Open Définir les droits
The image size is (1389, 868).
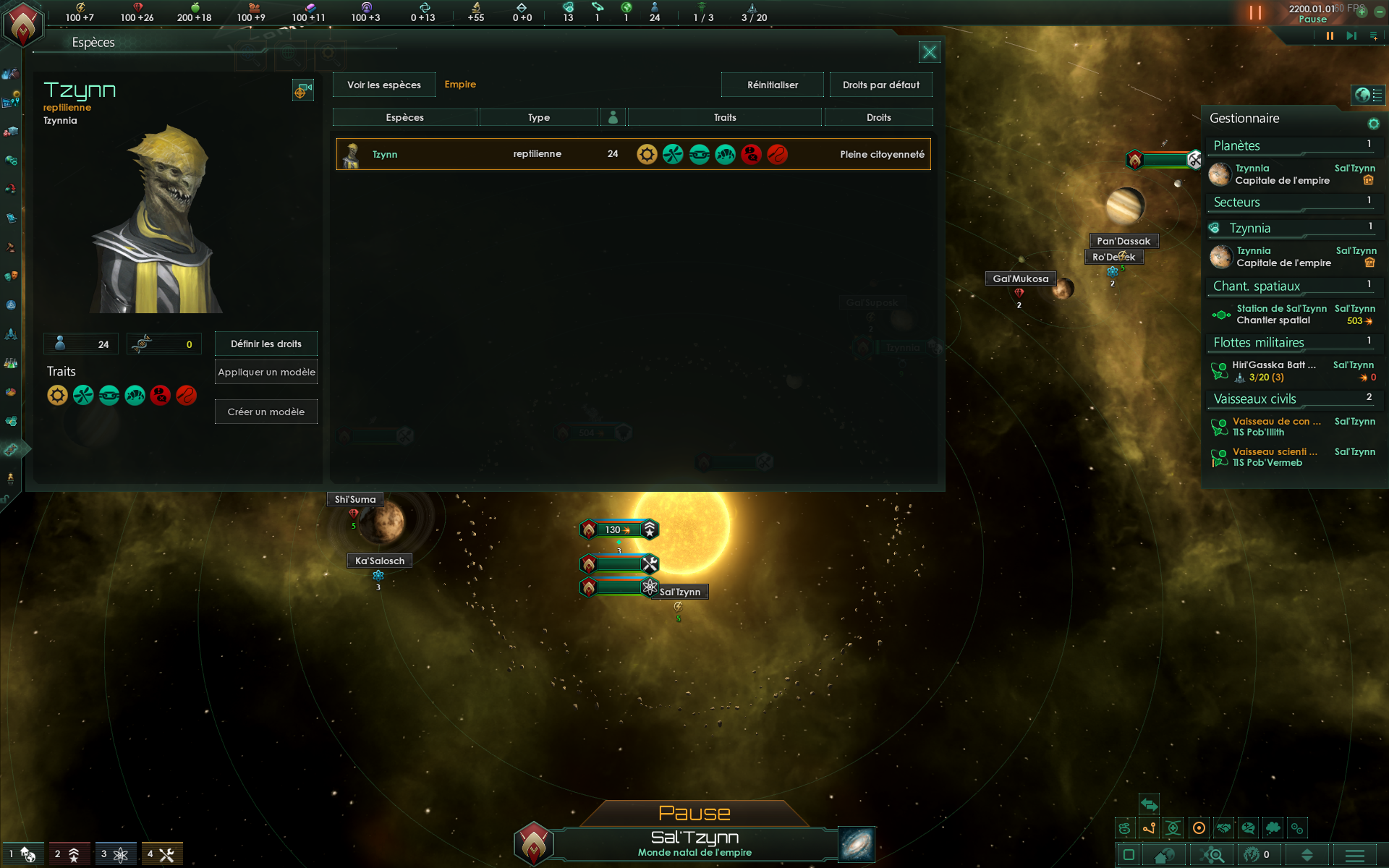266,344
